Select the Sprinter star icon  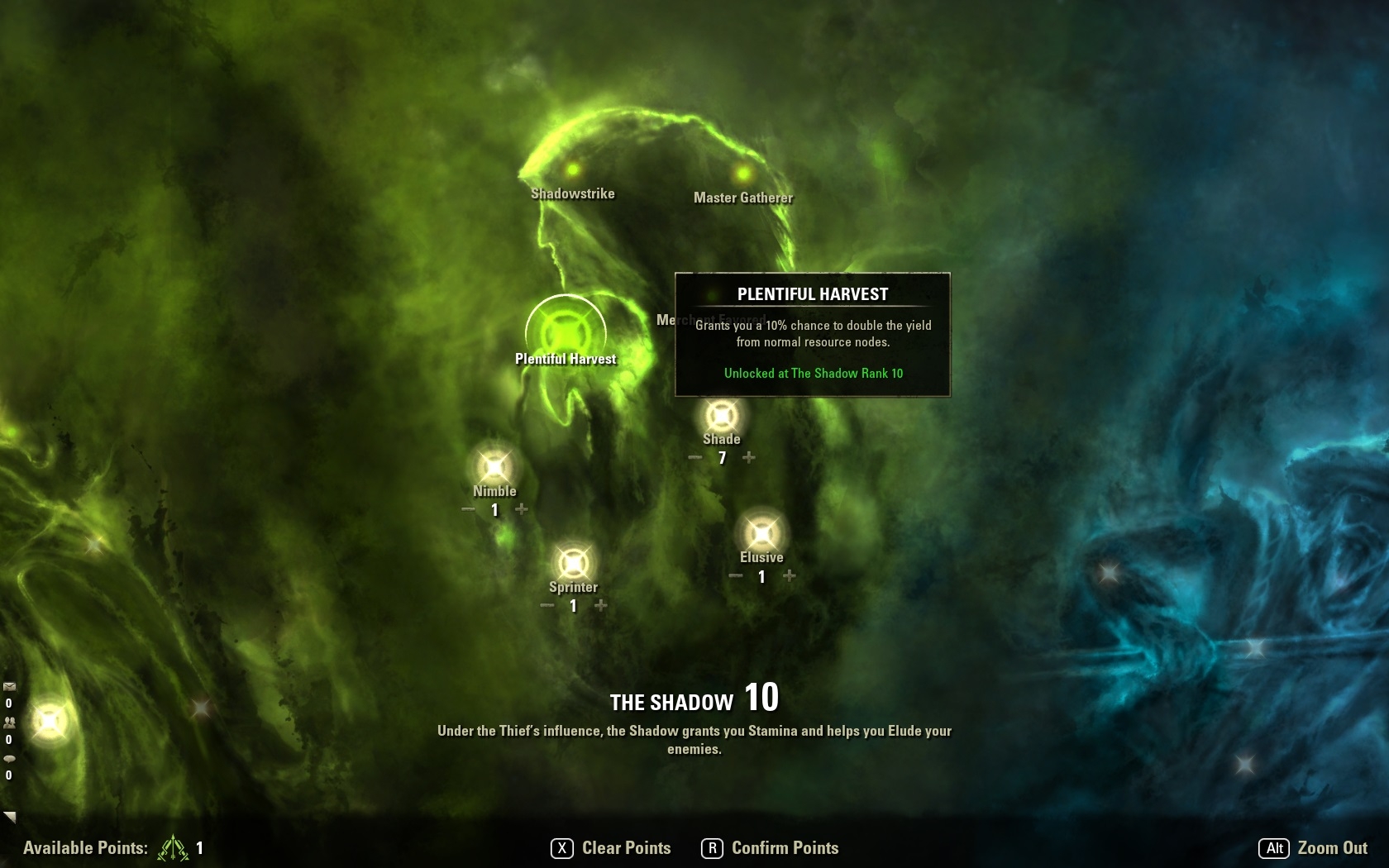point(573,564)
